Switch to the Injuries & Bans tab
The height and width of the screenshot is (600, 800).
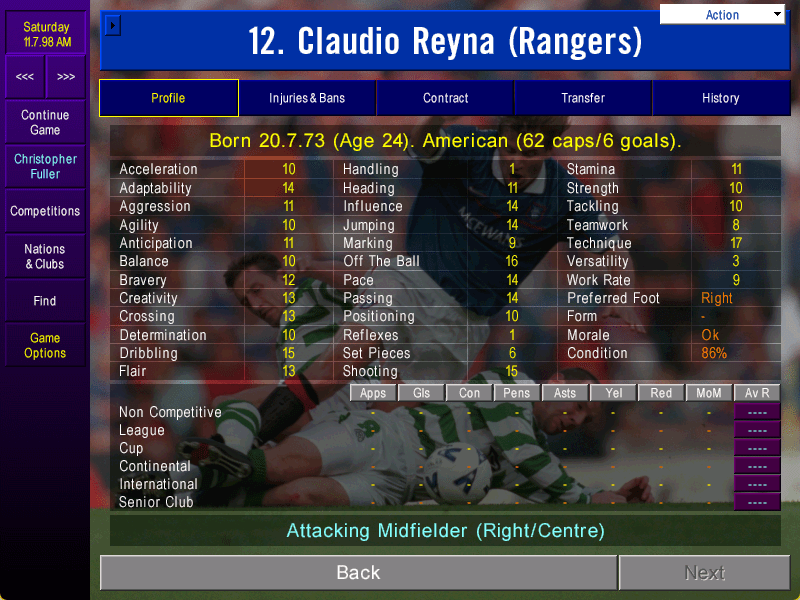point(307,98)
